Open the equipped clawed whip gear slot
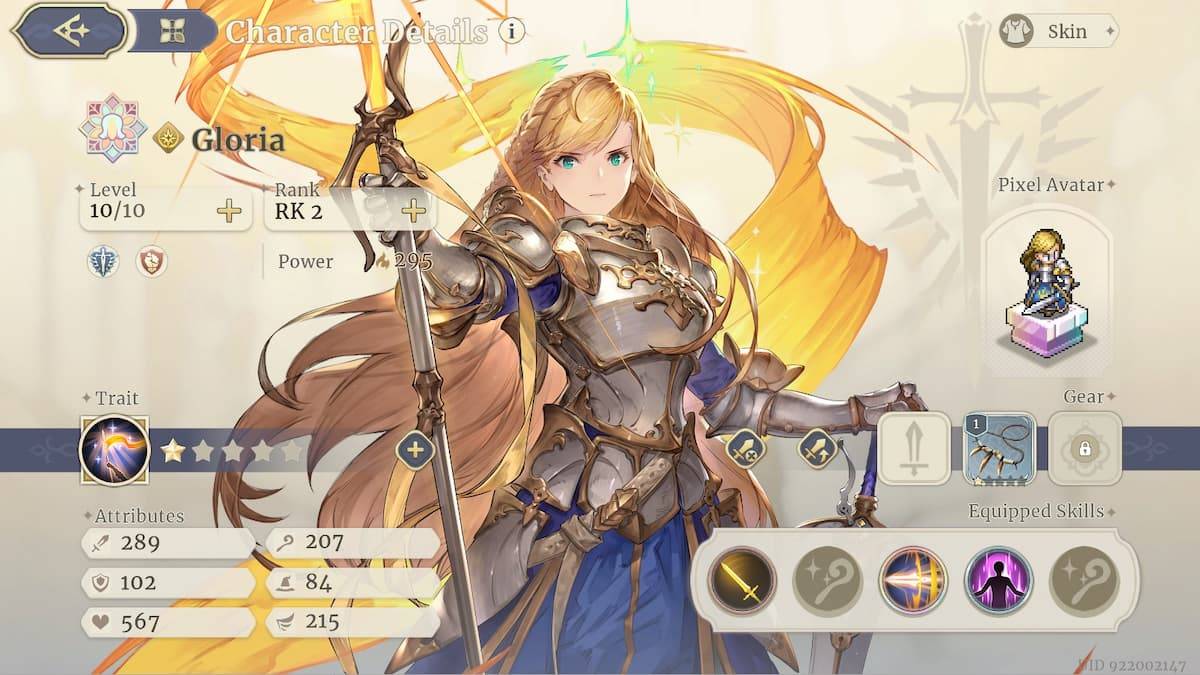This screenshot has height=675, width=1200. 999,449
